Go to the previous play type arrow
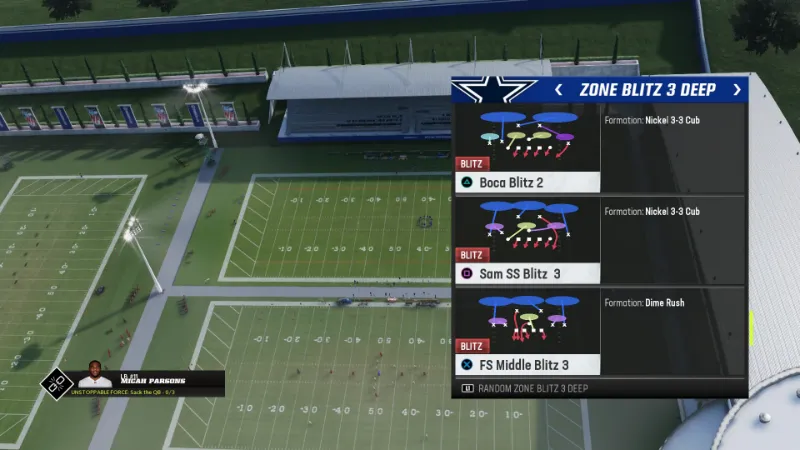The width and height of the screenshot is (800, 450). pos(559,90)
